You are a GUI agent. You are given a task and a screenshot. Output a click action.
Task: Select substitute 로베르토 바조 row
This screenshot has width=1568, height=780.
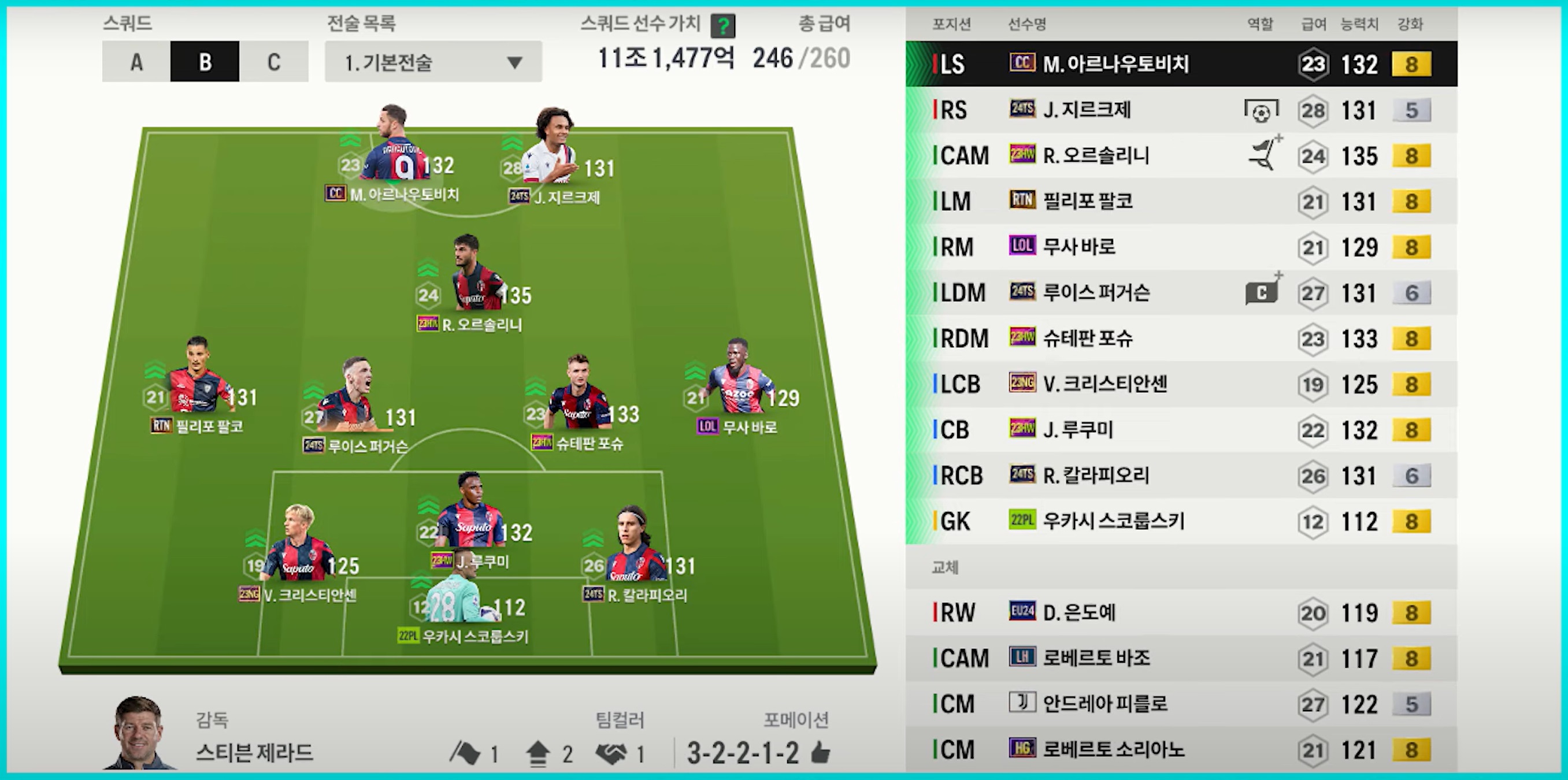click(1181, 658)
